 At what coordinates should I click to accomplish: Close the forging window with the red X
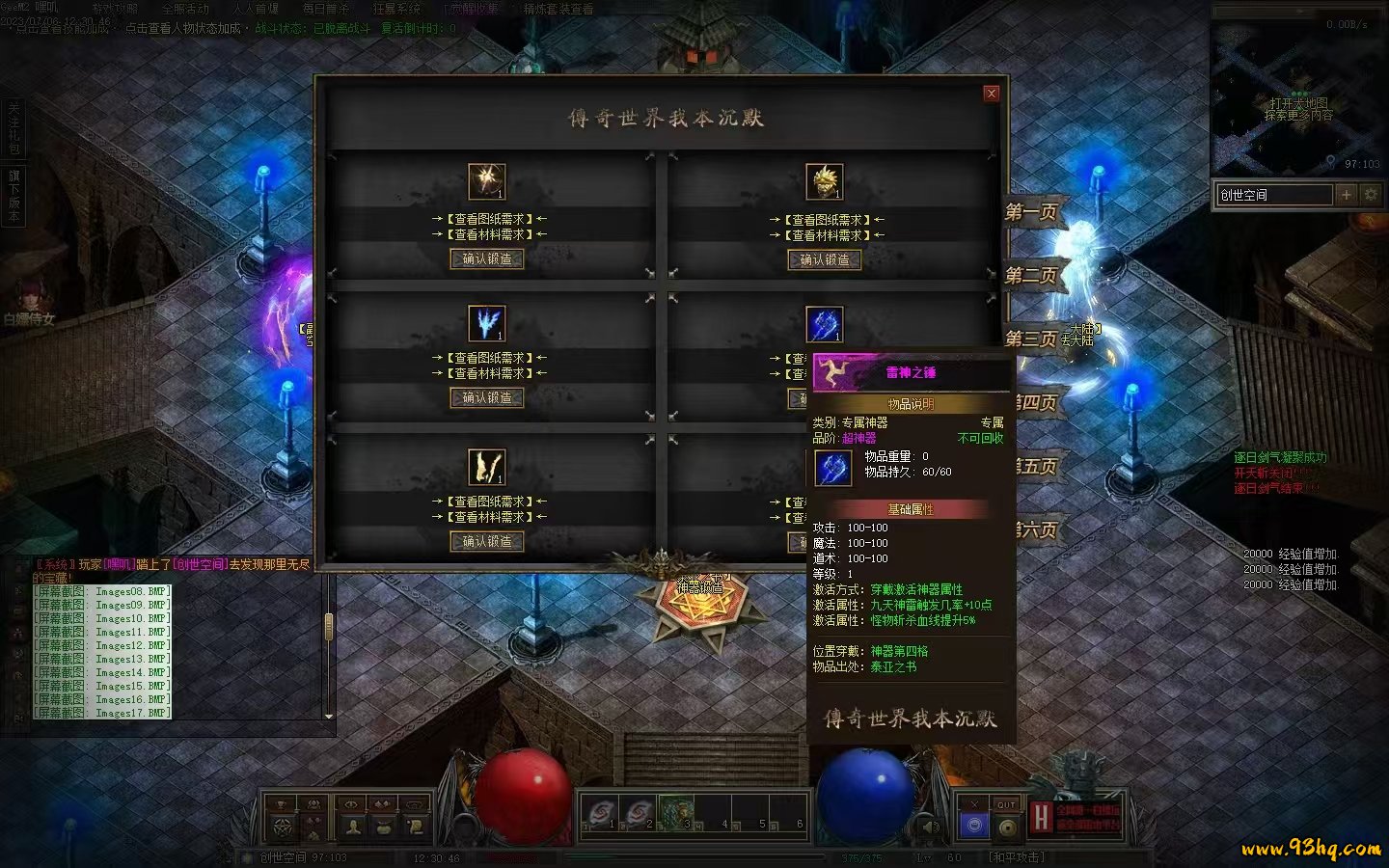click(x=991, y=94)
